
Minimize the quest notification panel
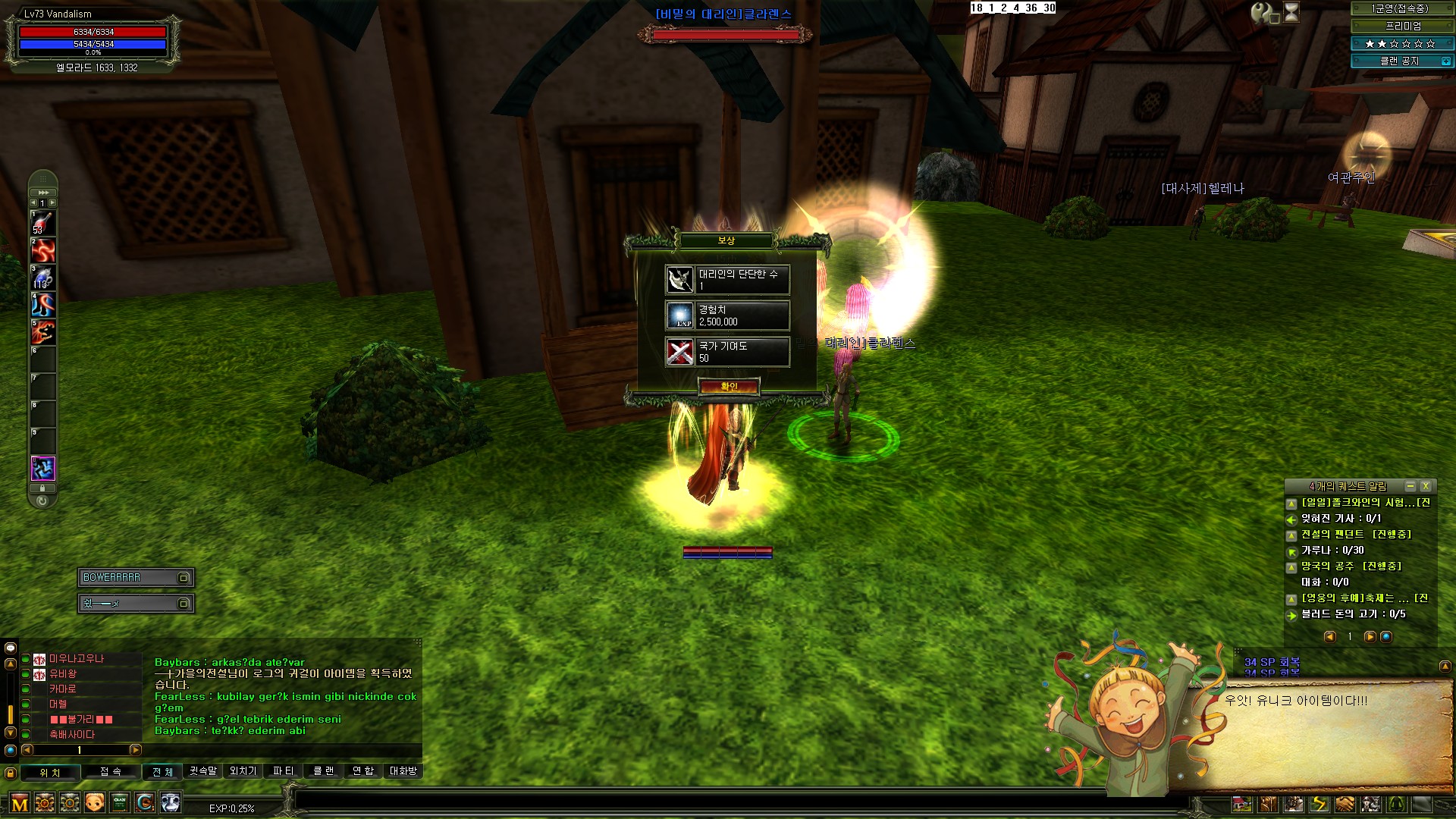coord(1410,486)
